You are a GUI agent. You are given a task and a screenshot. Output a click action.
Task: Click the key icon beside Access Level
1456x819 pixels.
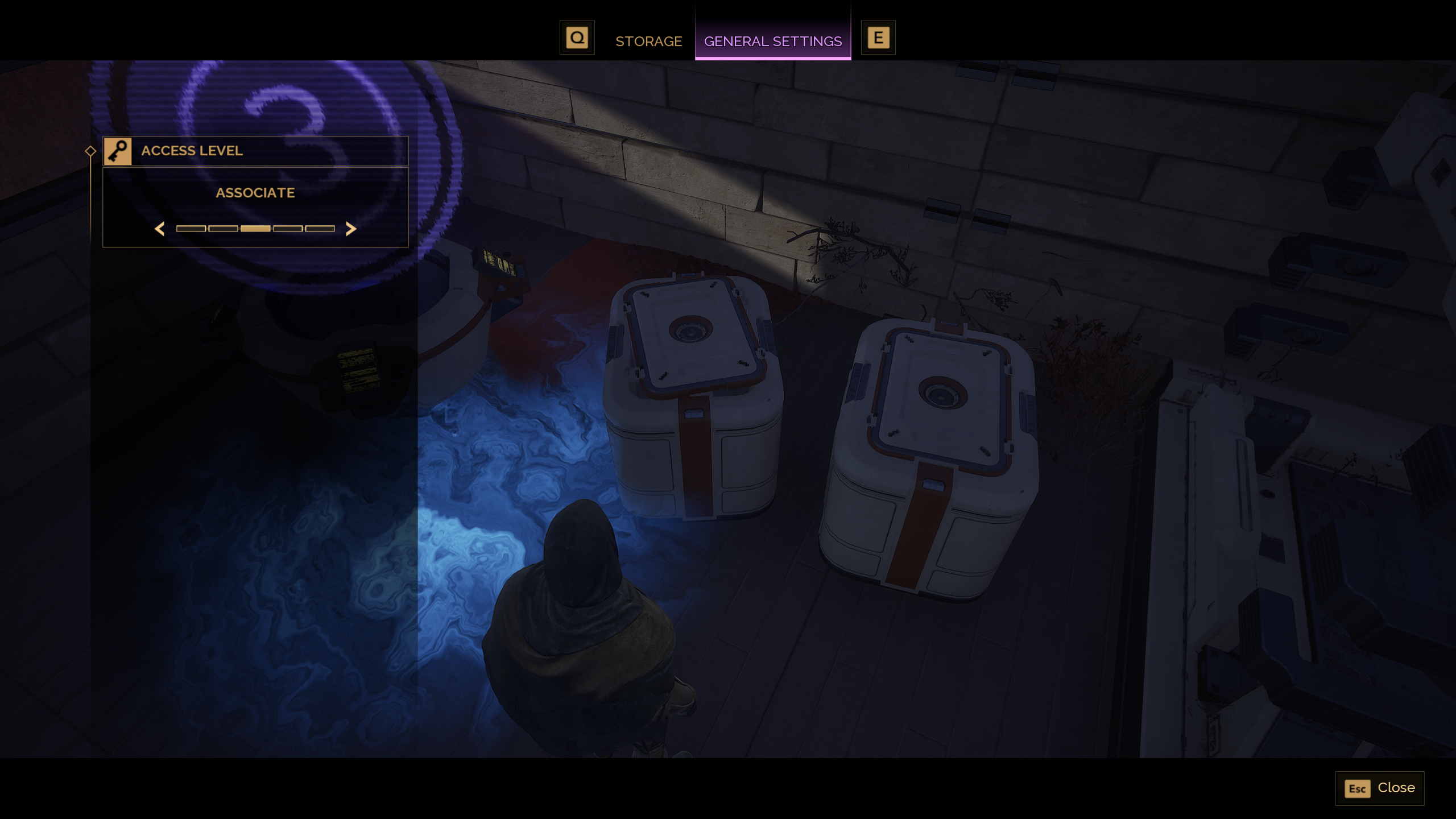pos(118,151)
